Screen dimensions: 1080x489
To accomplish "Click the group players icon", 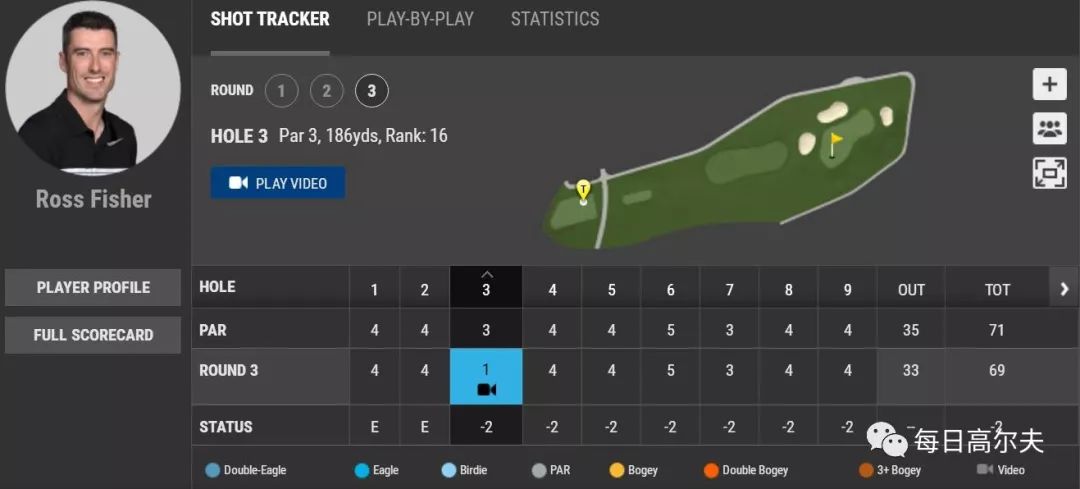I will 1049,128.
